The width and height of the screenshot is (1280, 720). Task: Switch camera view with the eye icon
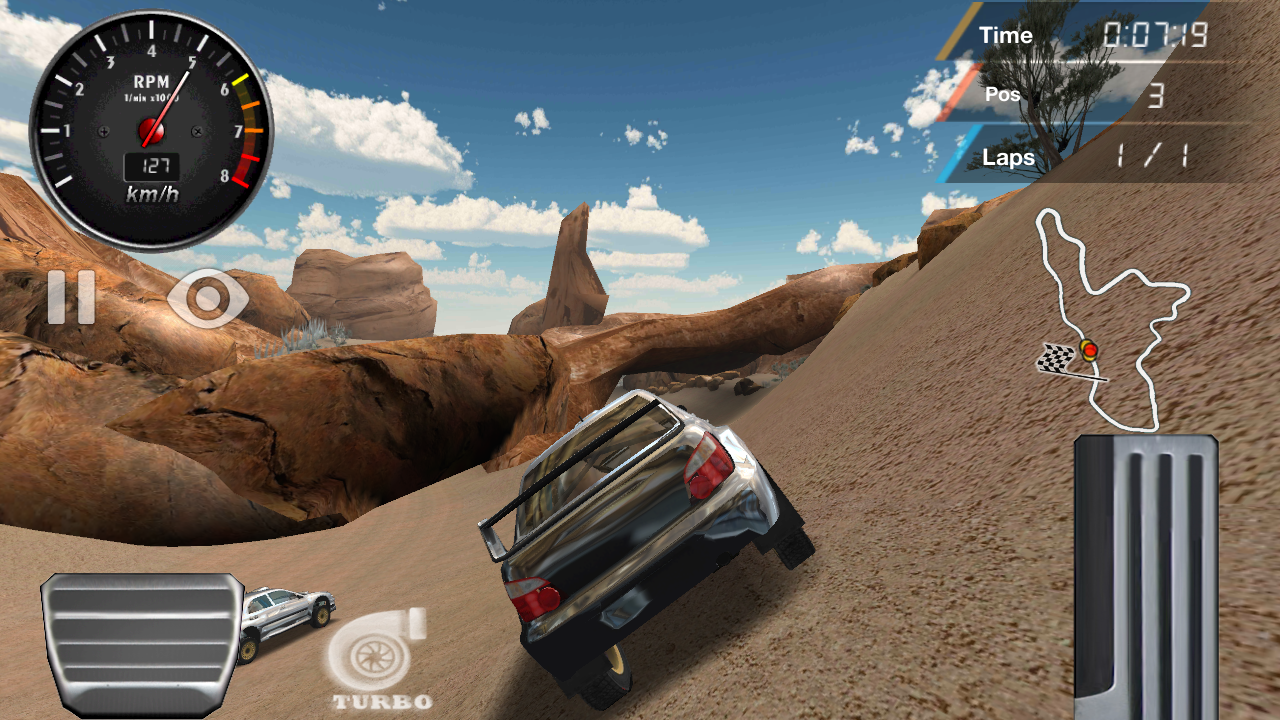(x=208, y=297)
